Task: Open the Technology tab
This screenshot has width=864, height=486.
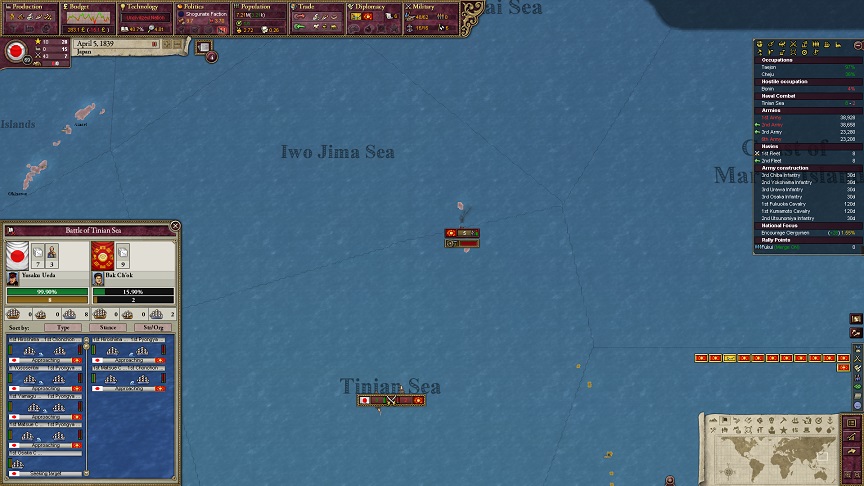Action: click(145, 7)
